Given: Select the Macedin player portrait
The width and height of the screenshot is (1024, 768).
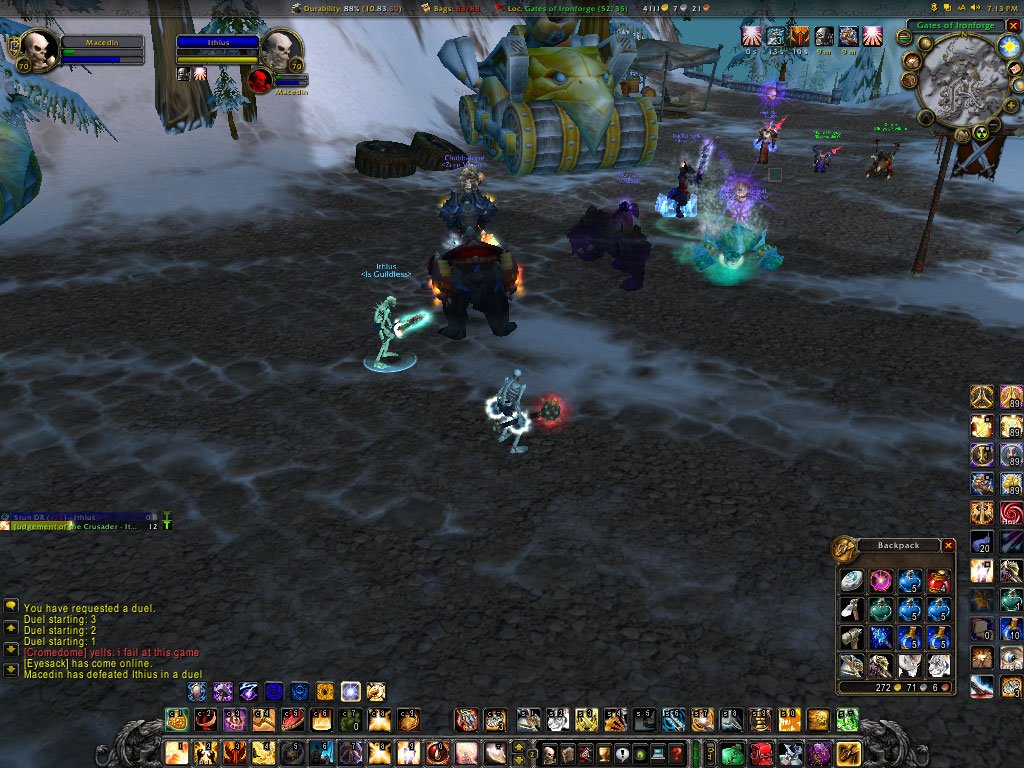Looking at the screenshot, I should tap(38, 48).
